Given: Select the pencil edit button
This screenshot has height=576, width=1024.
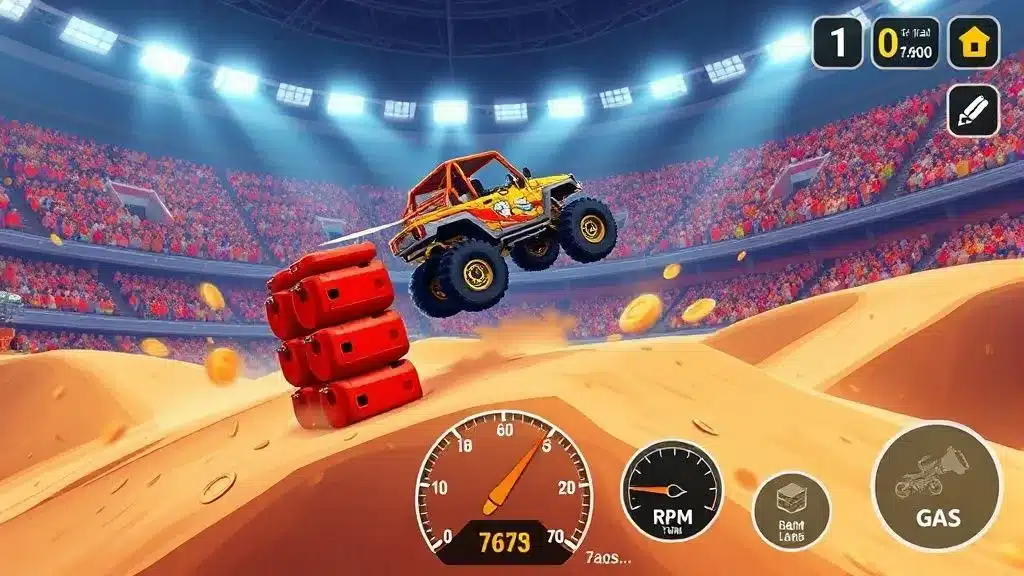Looking at the screenshot, I should 973,109.
